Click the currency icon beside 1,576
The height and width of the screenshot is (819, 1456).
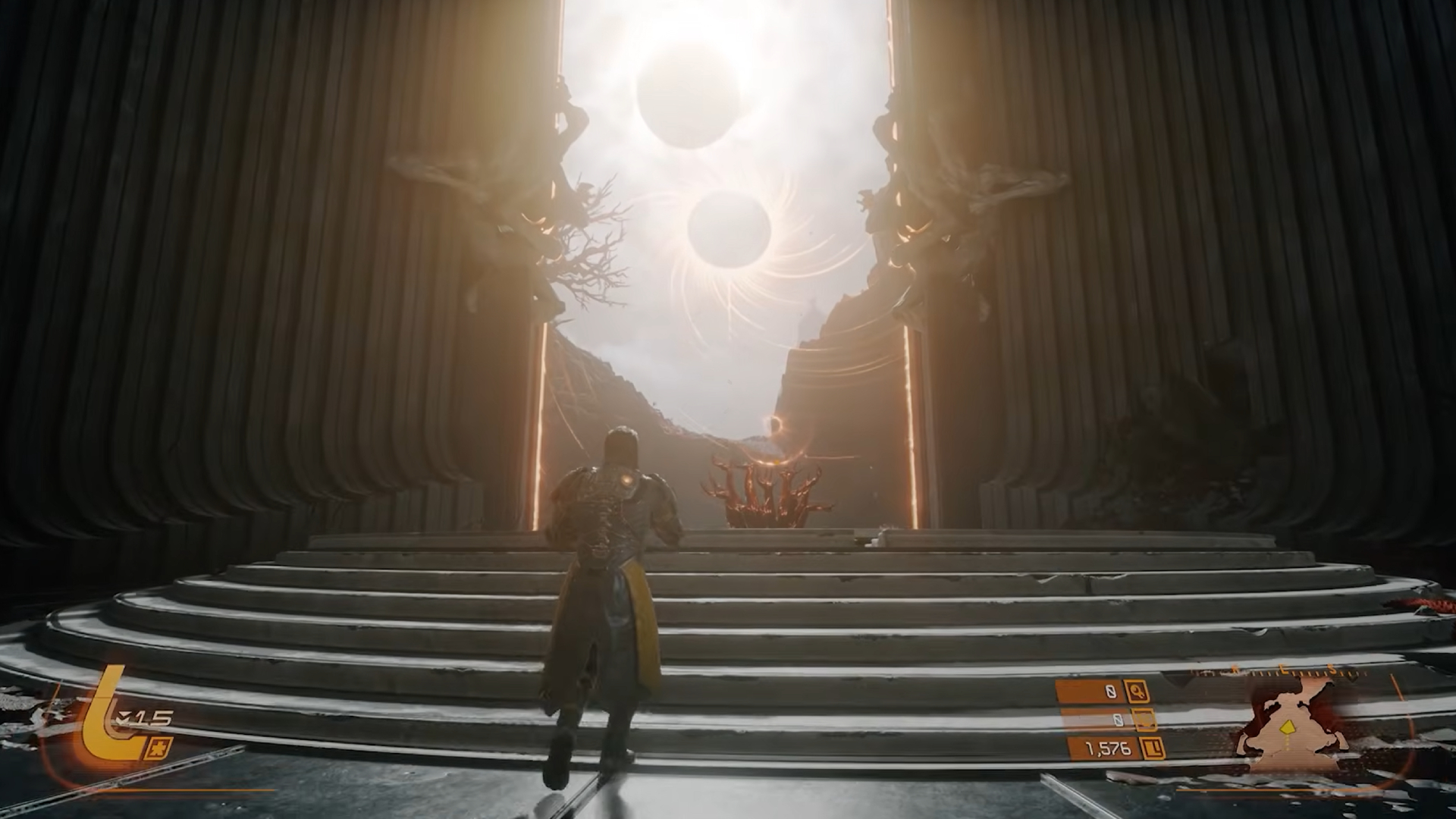click(1154, 749)
